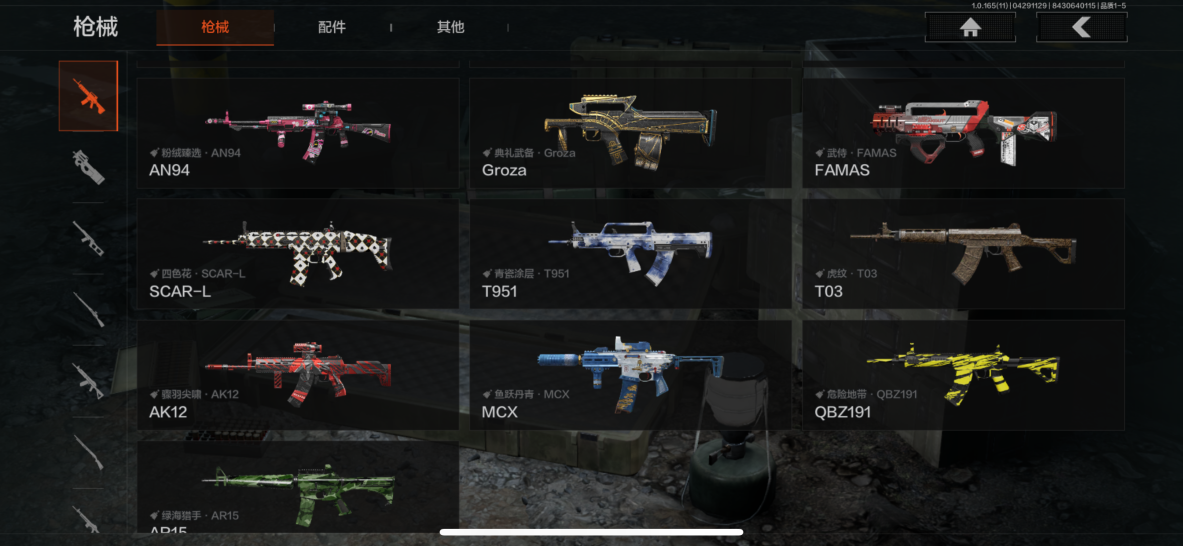Choose the T03 tiger stripe skin
Image resolution: width=1183 pixels, height=546 pixels.
tap(963, 254)
